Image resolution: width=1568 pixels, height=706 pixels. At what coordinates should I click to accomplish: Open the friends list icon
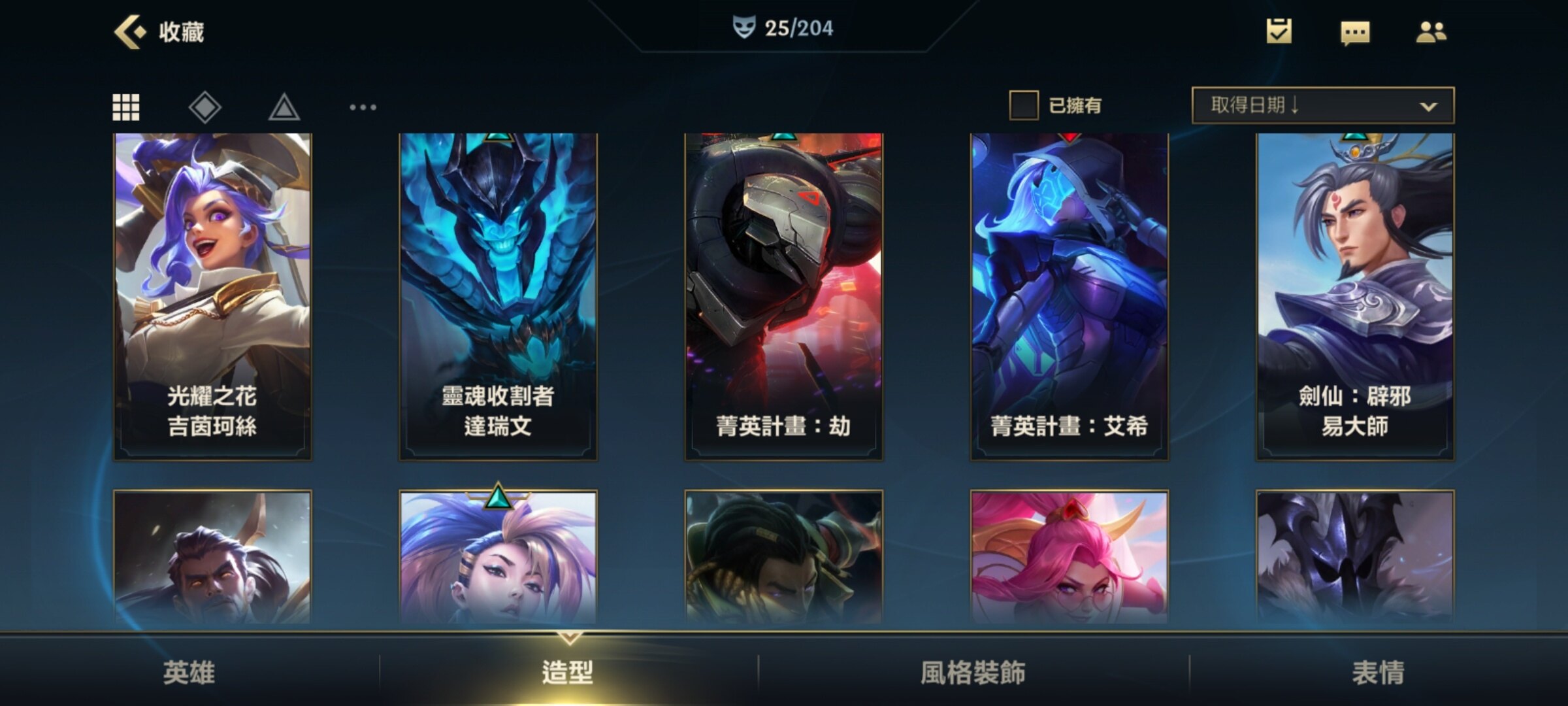1431,32
